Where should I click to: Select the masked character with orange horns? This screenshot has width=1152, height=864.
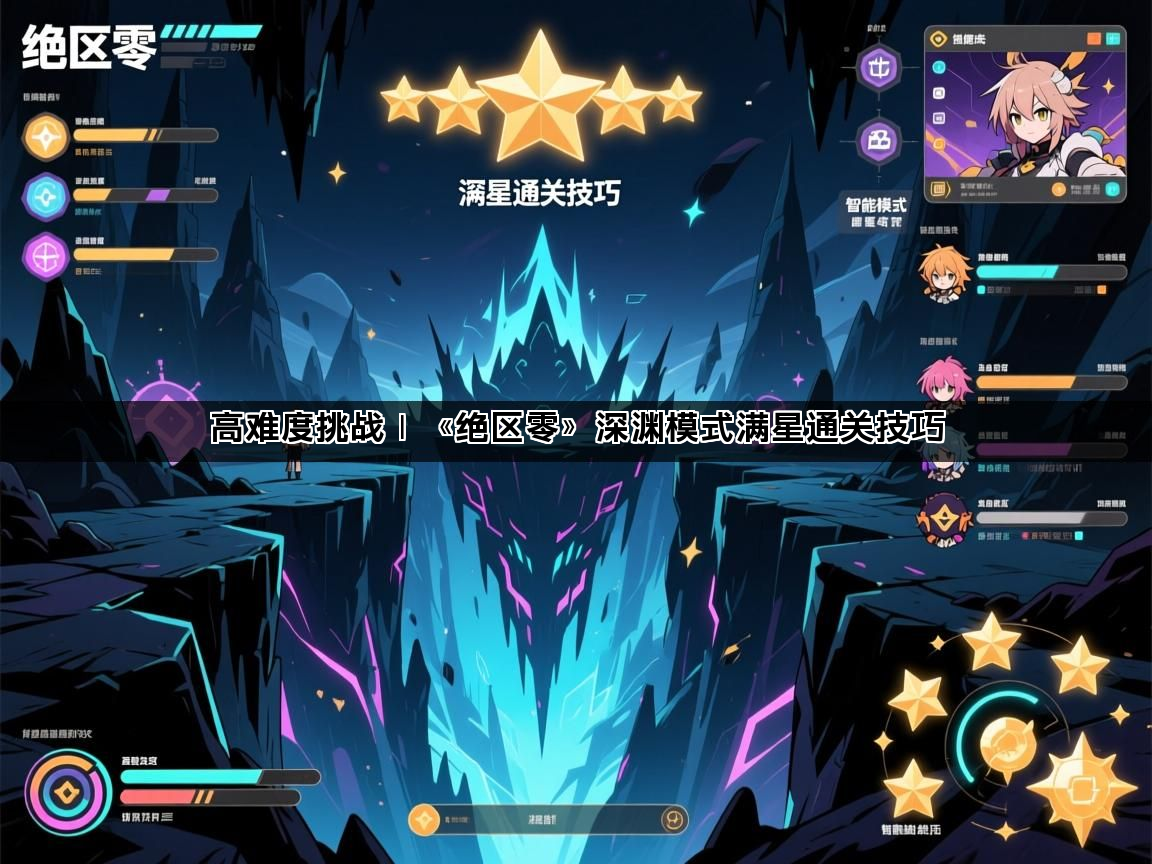click(x=943, y=519)
